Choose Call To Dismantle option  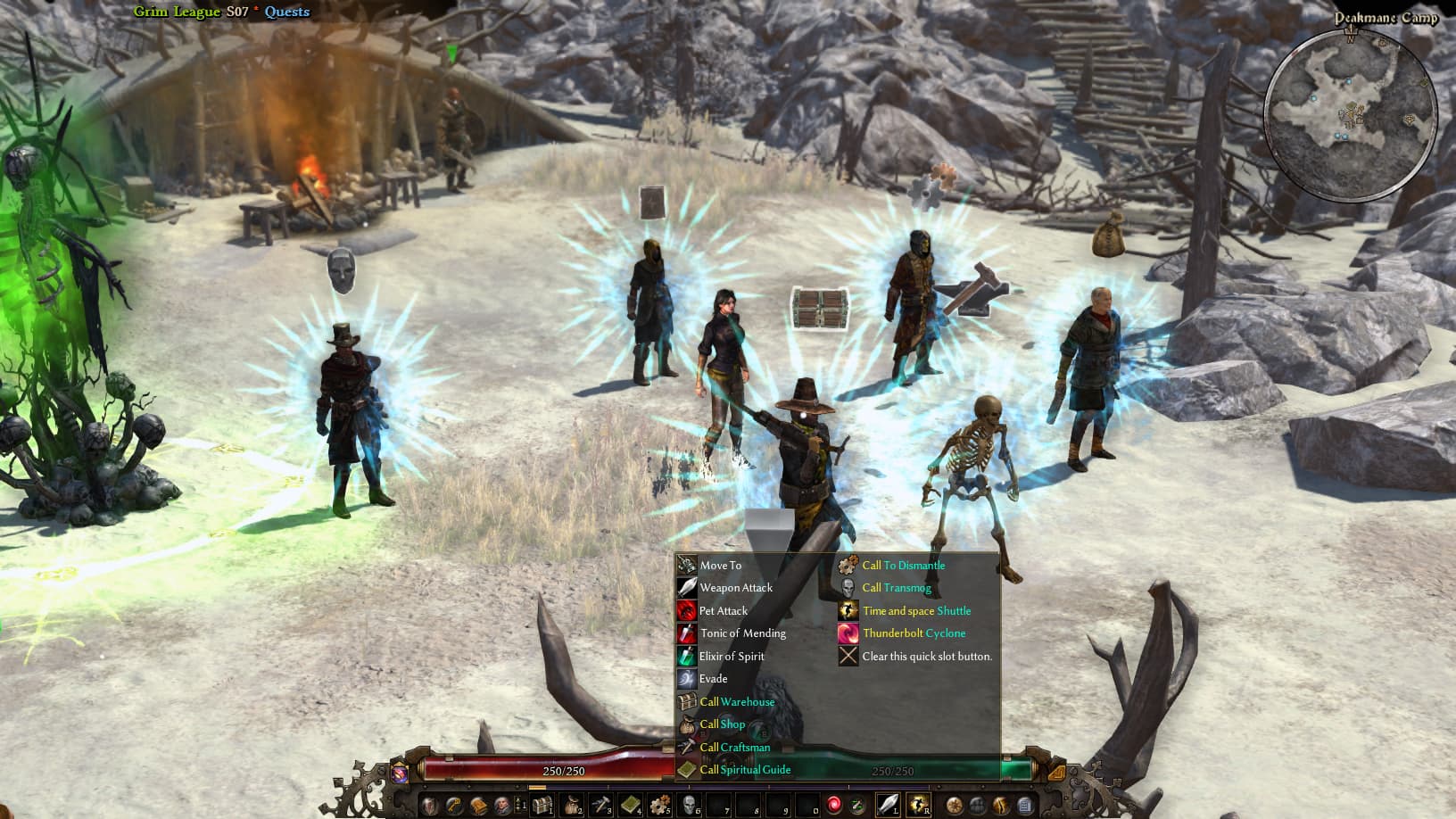pos(903,565)
